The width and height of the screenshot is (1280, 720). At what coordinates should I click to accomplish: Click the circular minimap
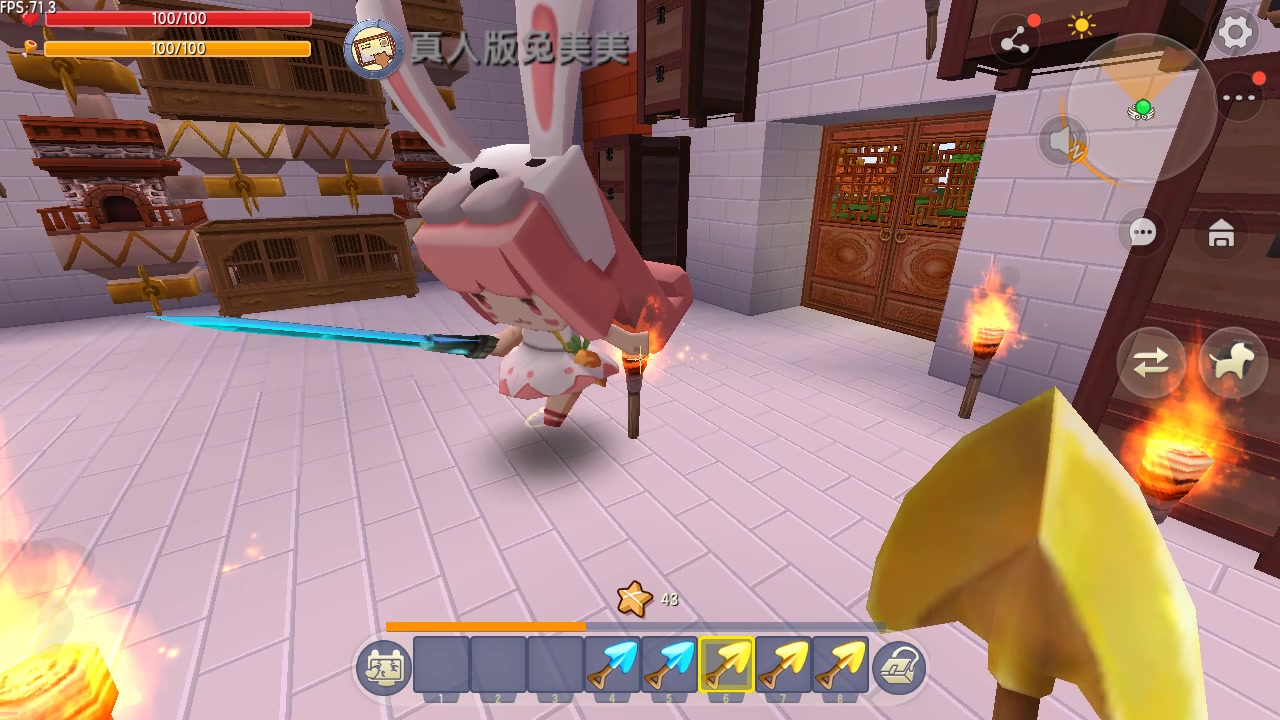pos(1142,108)
